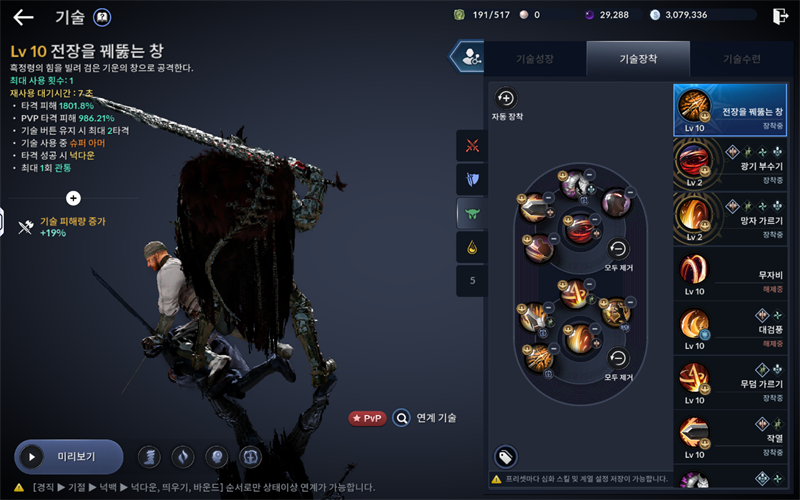Open the skill help question mark
This screenshot has width=800, height=500.
(101, 17)
